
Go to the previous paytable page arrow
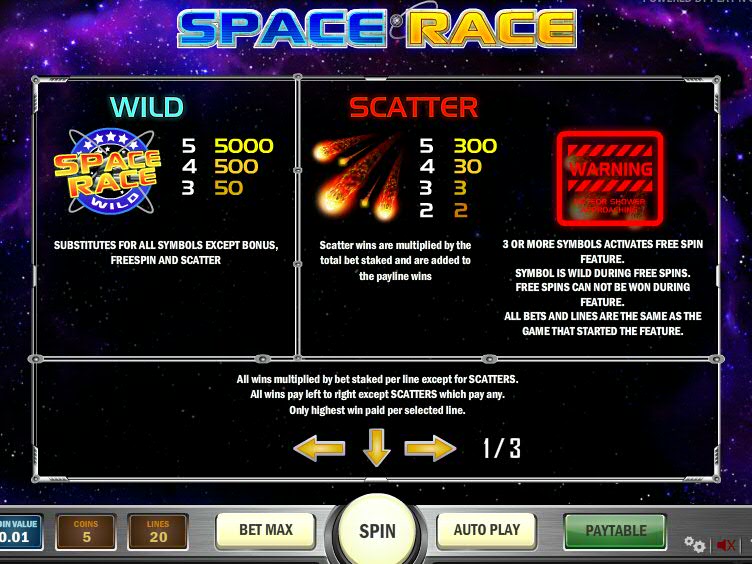click(x=319, y=449)
